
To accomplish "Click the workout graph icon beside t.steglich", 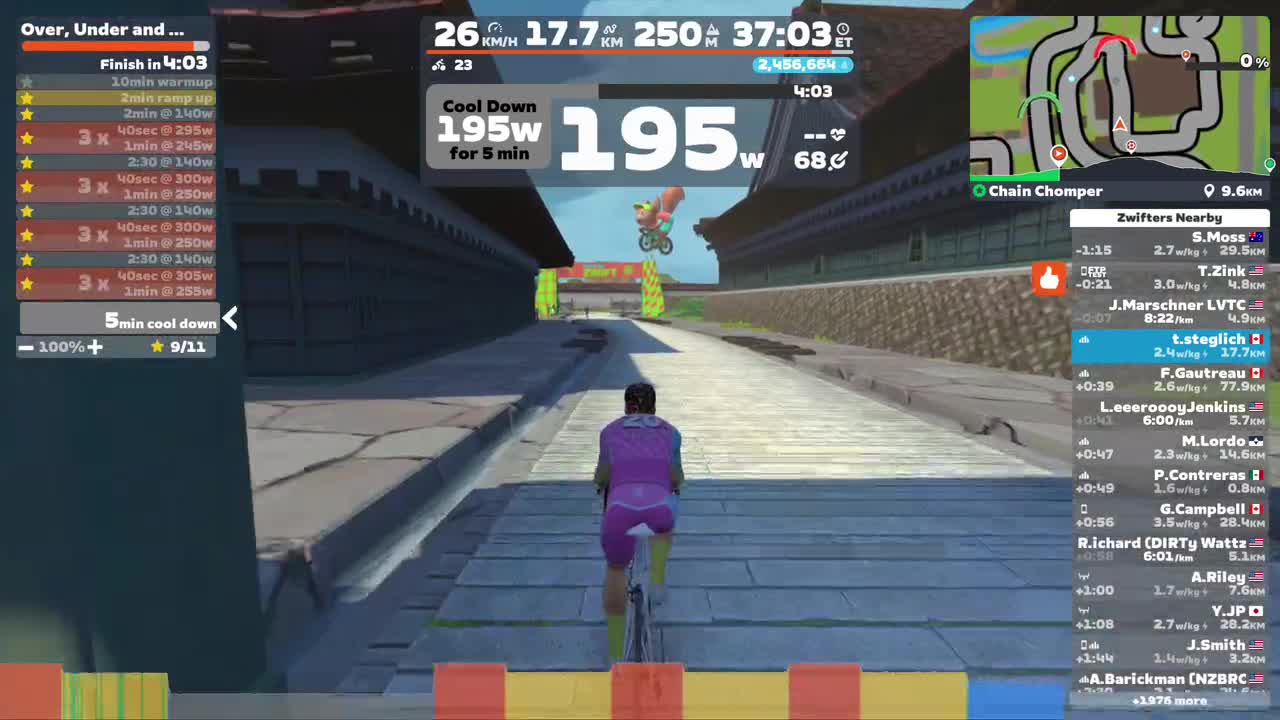I will click(x=1084, y=339).
